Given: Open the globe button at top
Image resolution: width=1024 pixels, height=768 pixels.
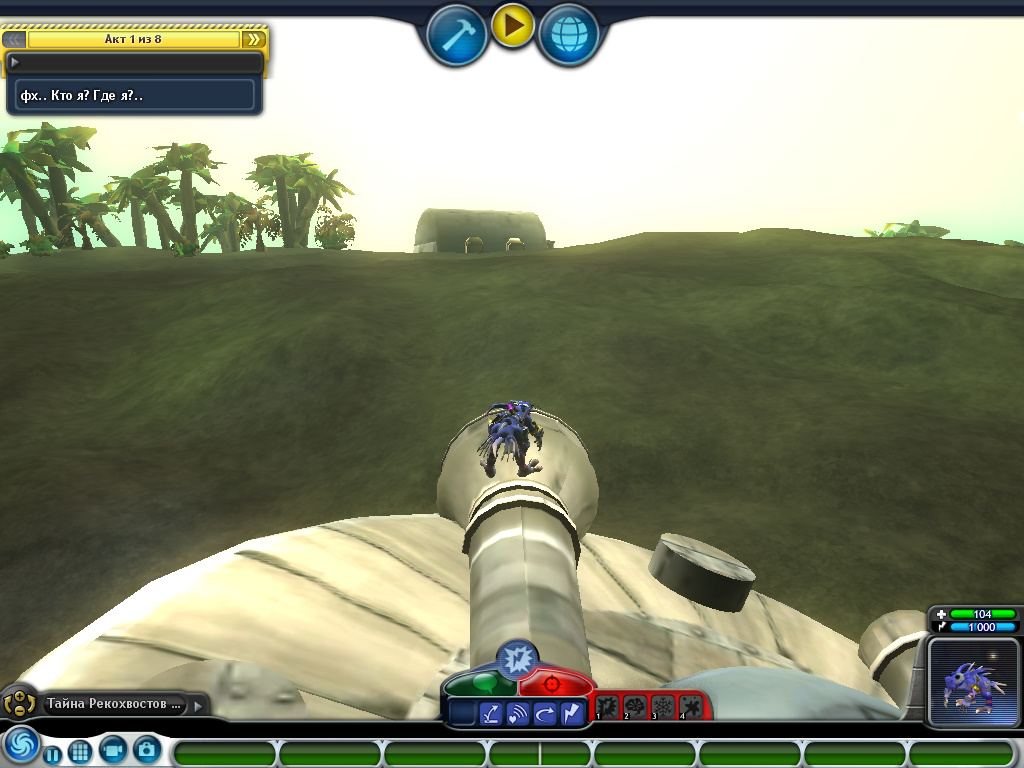Looking at the screenshot, I should pyautogui.click(x=568, y=36).
